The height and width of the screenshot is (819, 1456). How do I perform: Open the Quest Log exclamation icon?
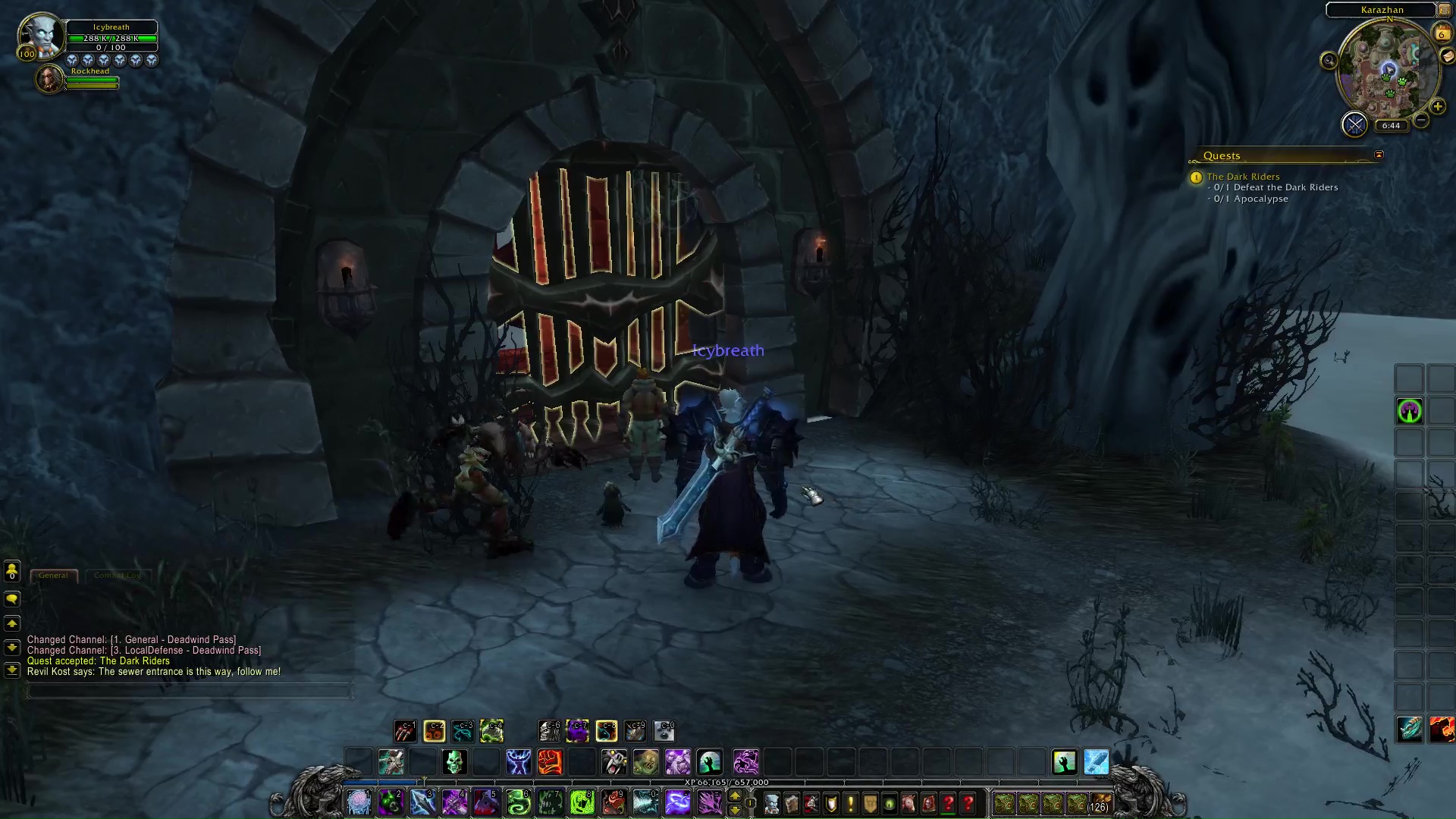pyautogui.click(x=850, y=804)
